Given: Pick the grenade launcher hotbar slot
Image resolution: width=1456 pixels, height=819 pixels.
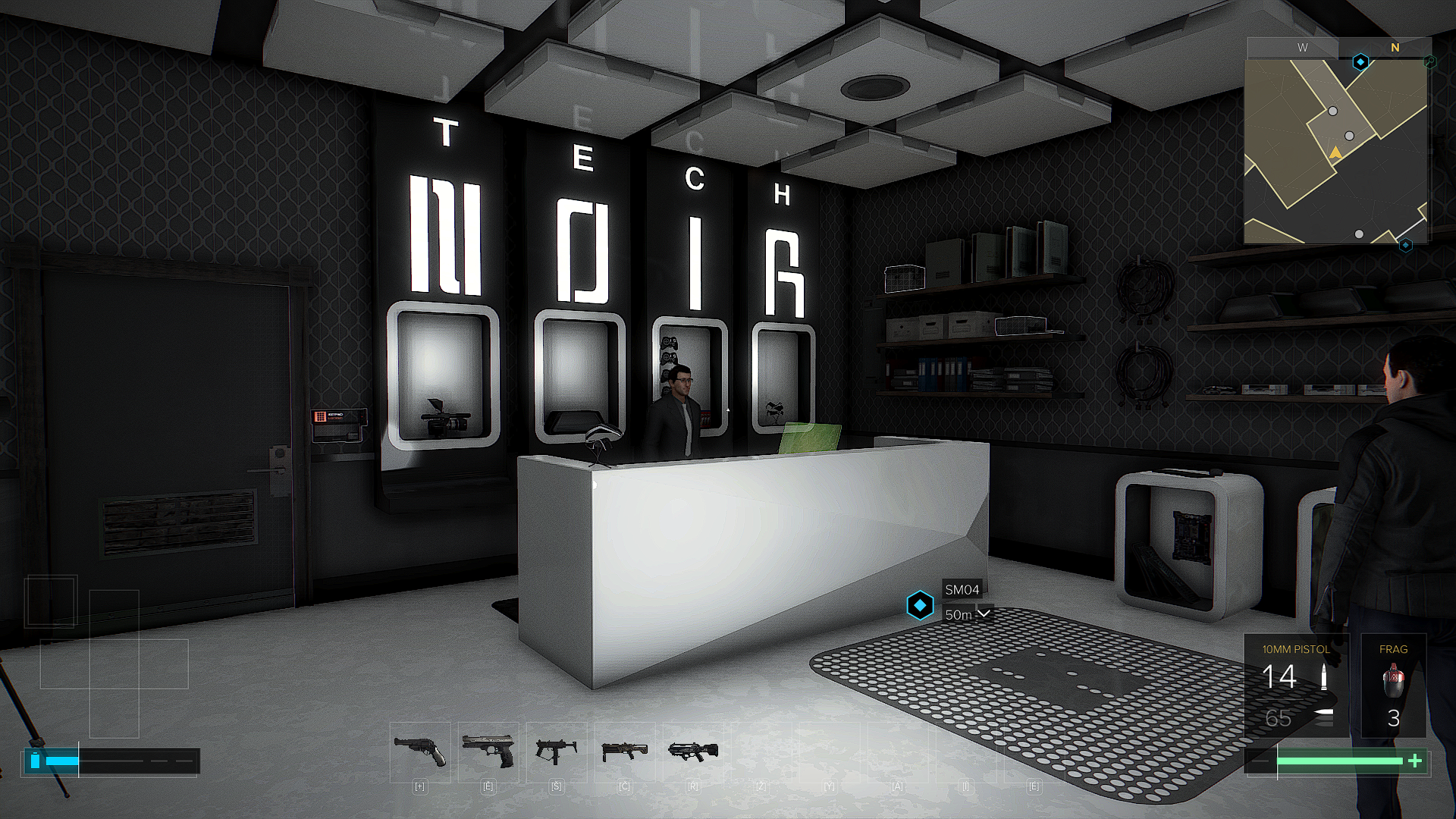Looking at the screenshot, I should (x=693, y=752).
